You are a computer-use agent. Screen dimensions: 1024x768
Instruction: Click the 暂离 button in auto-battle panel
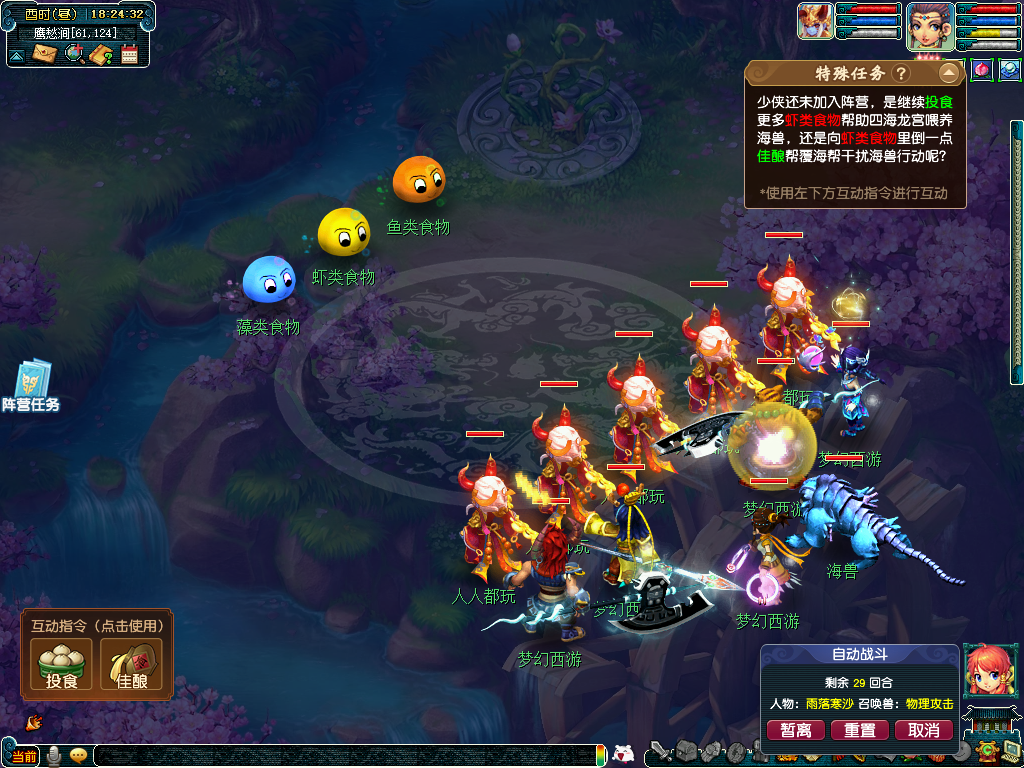796,730
